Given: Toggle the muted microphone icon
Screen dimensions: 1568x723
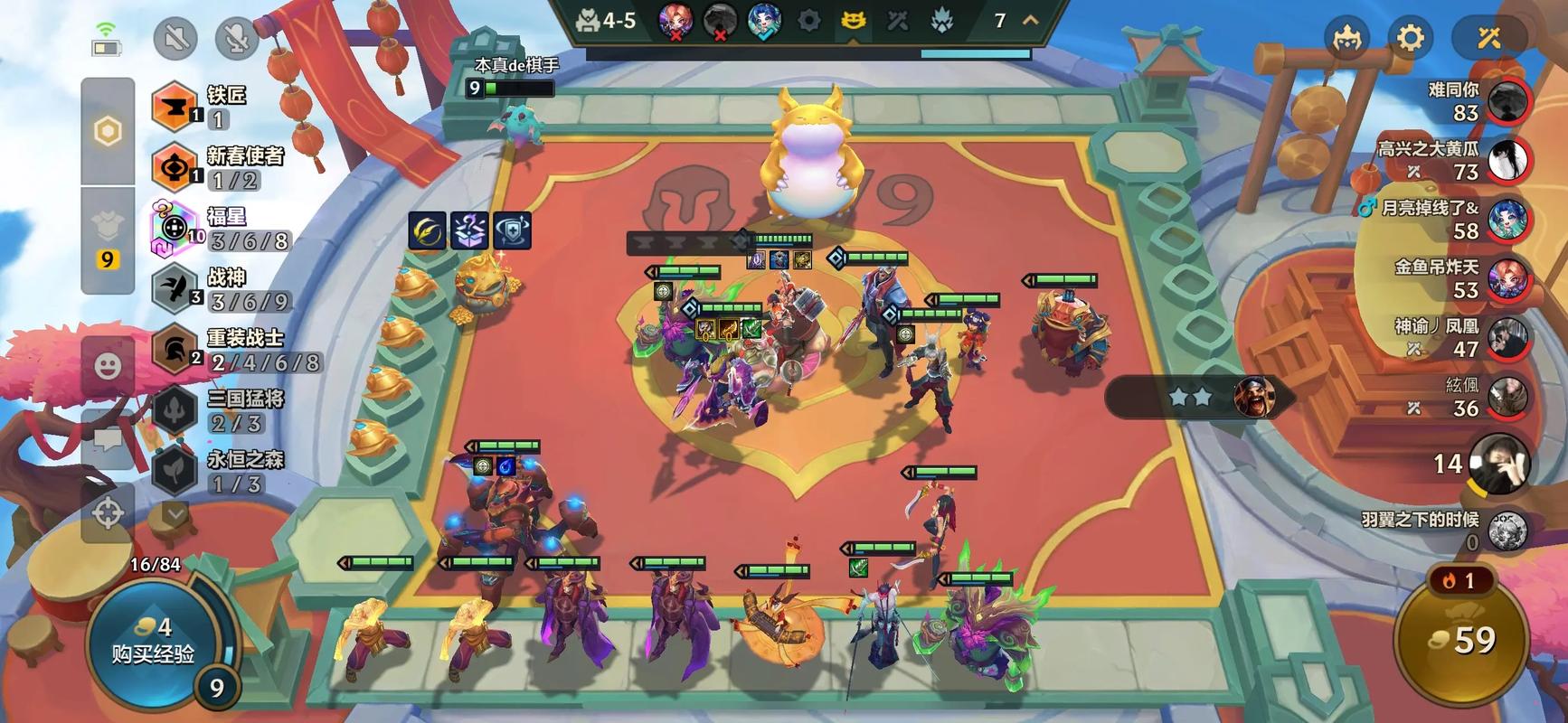Looking at the screenshot, I should click(237, 38).
